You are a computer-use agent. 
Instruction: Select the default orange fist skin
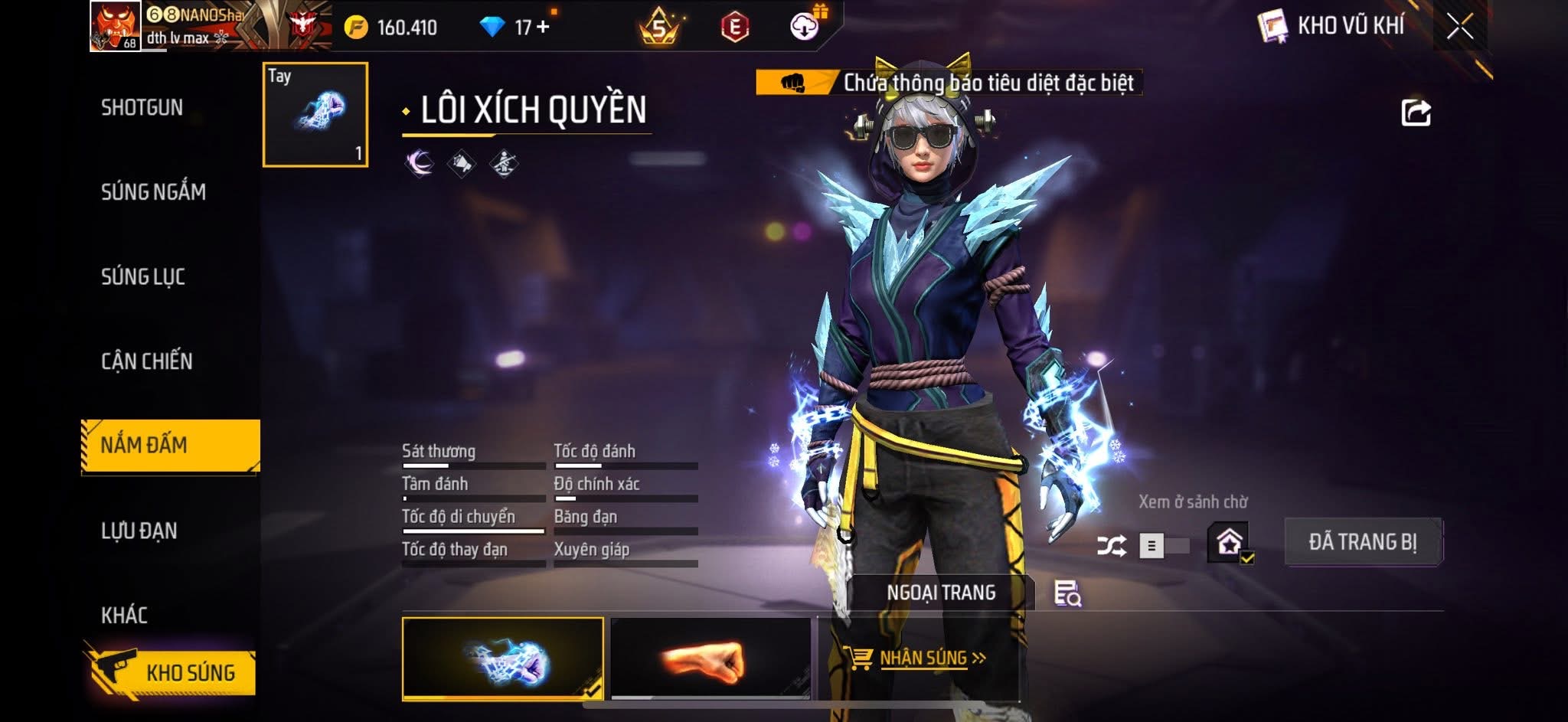(710, 659)
